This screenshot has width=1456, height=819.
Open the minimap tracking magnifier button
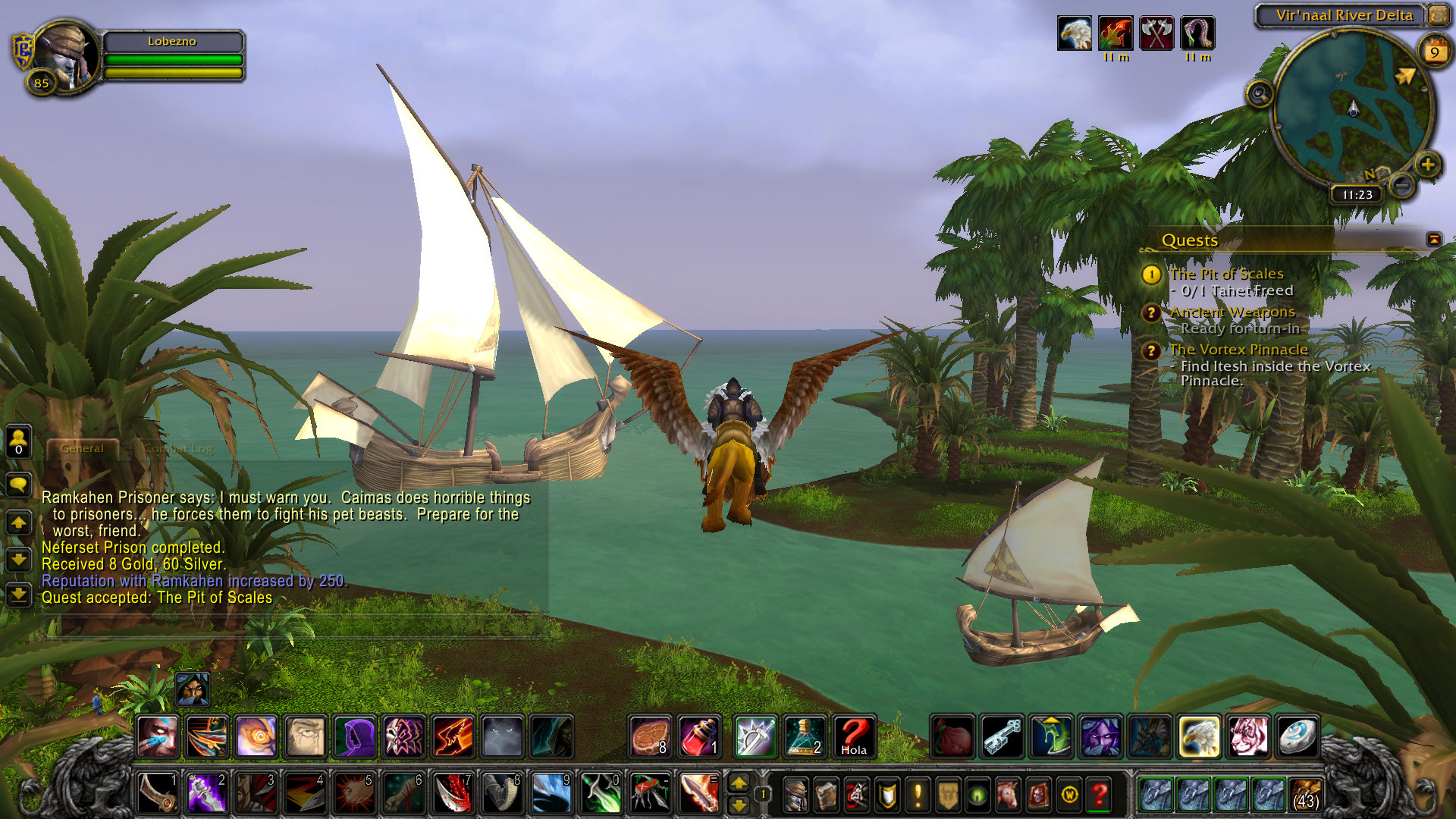[1260, 95]
